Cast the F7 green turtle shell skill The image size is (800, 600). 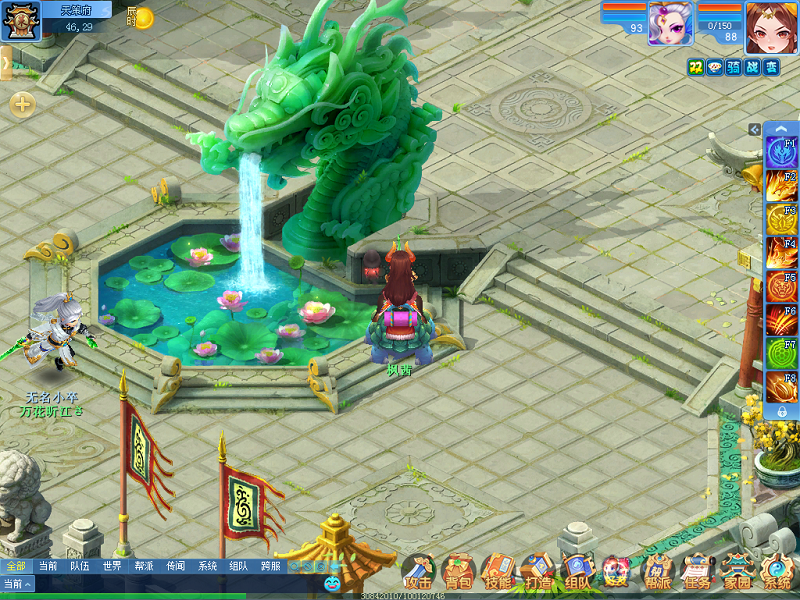pyautogui.click(x=781, y=354)
